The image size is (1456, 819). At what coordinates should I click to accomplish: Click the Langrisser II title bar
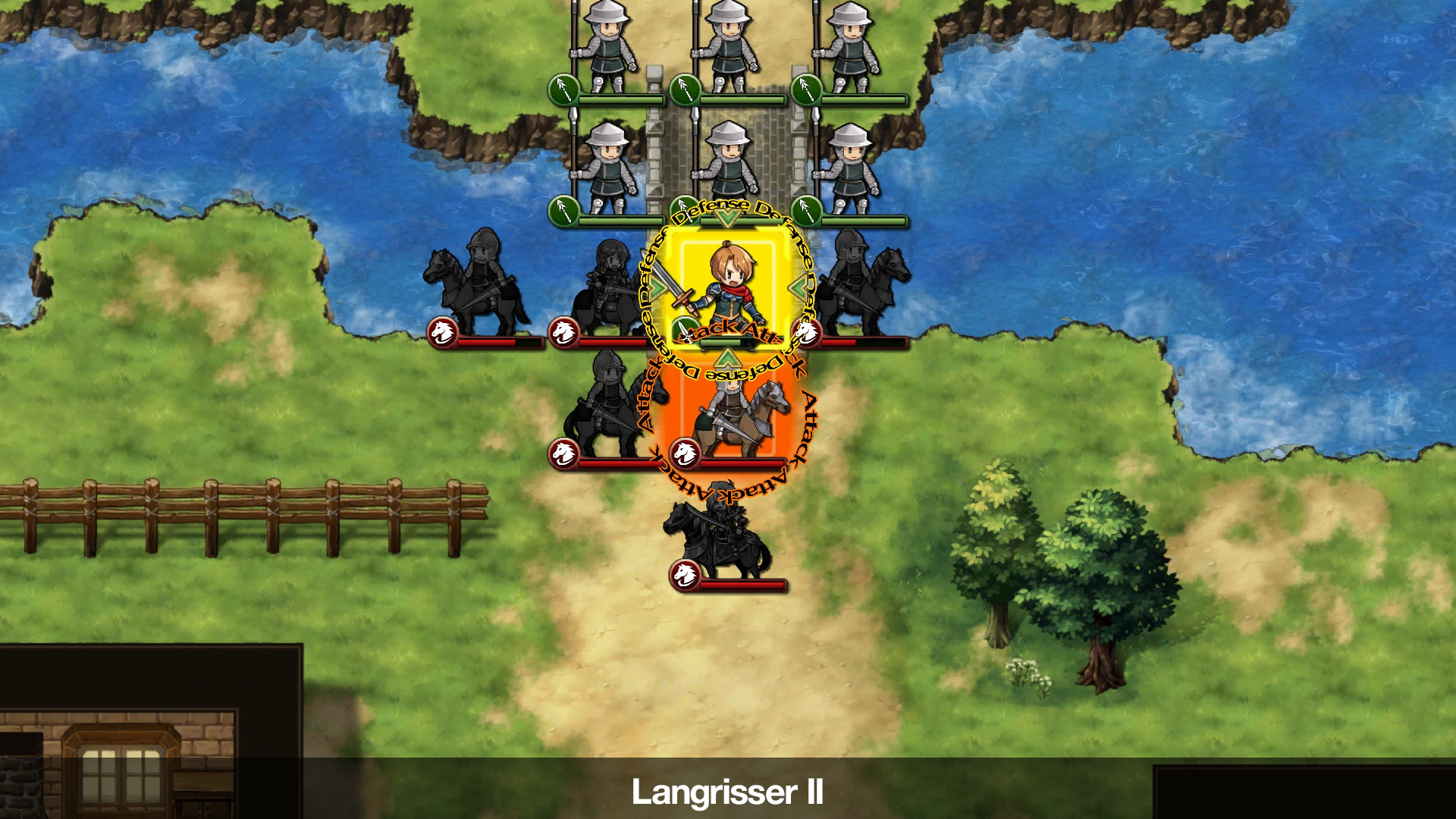pos(728,792)
